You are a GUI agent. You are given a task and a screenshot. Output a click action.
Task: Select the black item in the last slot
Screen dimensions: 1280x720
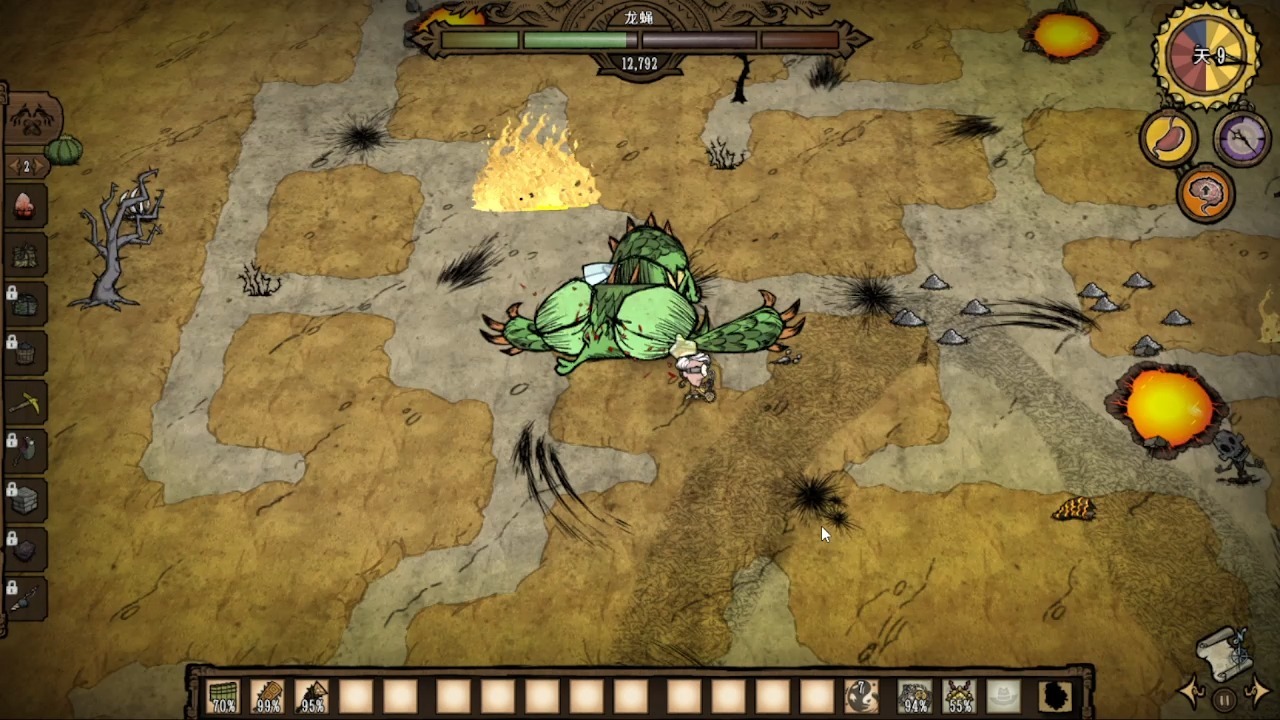(1054, 696)
